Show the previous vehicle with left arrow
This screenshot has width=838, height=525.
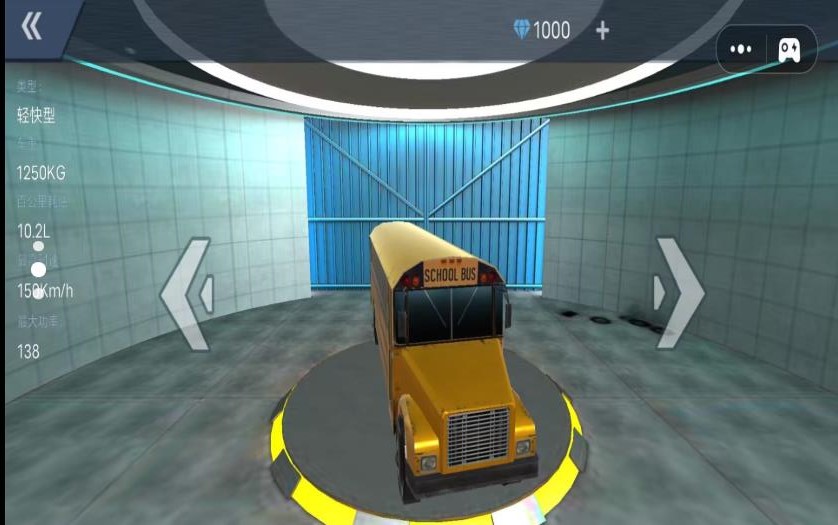click(x=187, y=294)
